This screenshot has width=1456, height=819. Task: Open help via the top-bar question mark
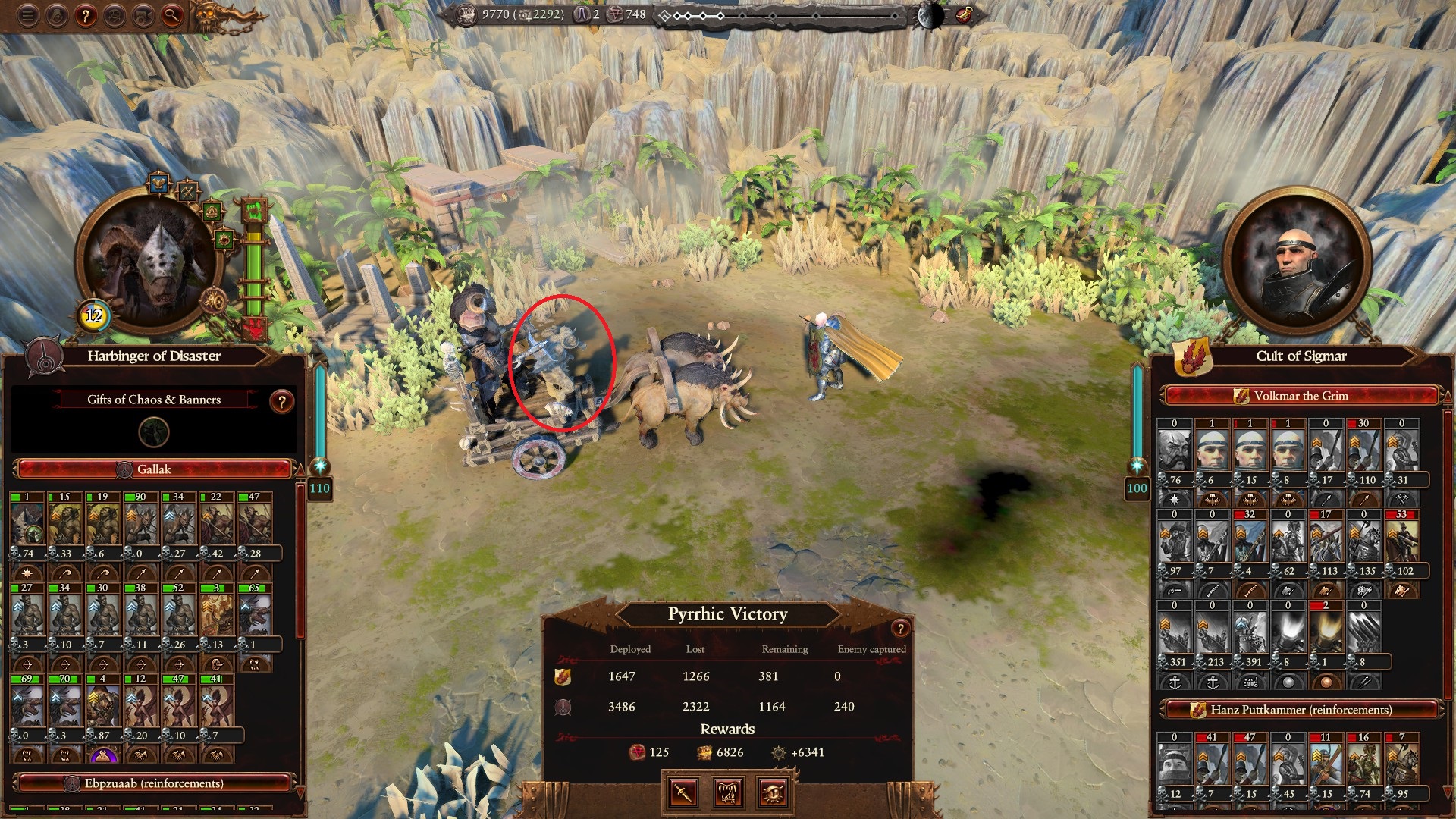click(x=86, y=16)
